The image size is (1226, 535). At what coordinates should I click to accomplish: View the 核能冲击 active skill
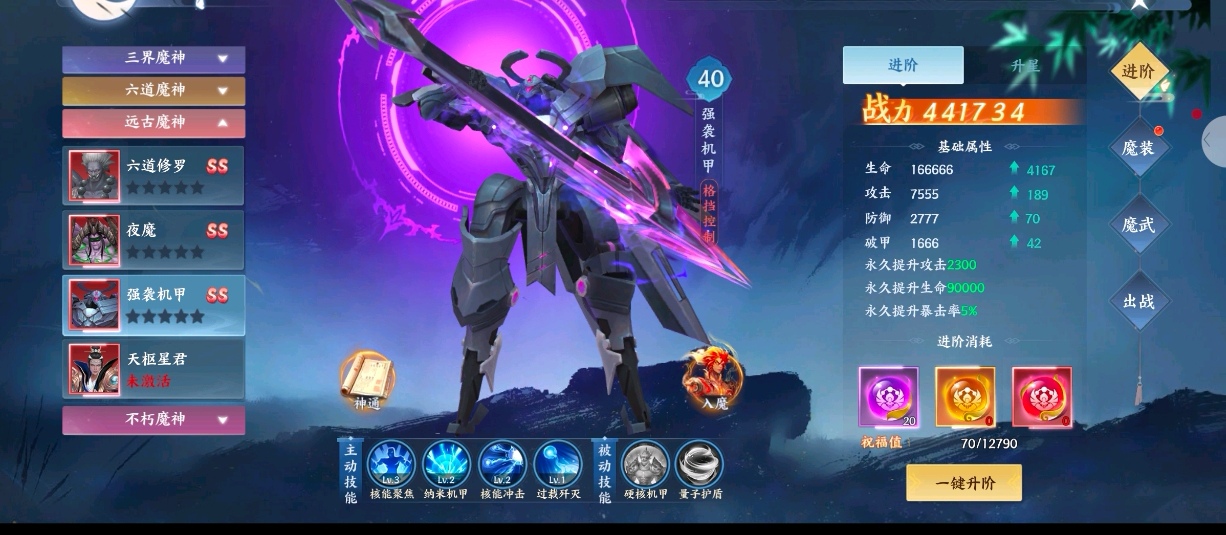502,465
